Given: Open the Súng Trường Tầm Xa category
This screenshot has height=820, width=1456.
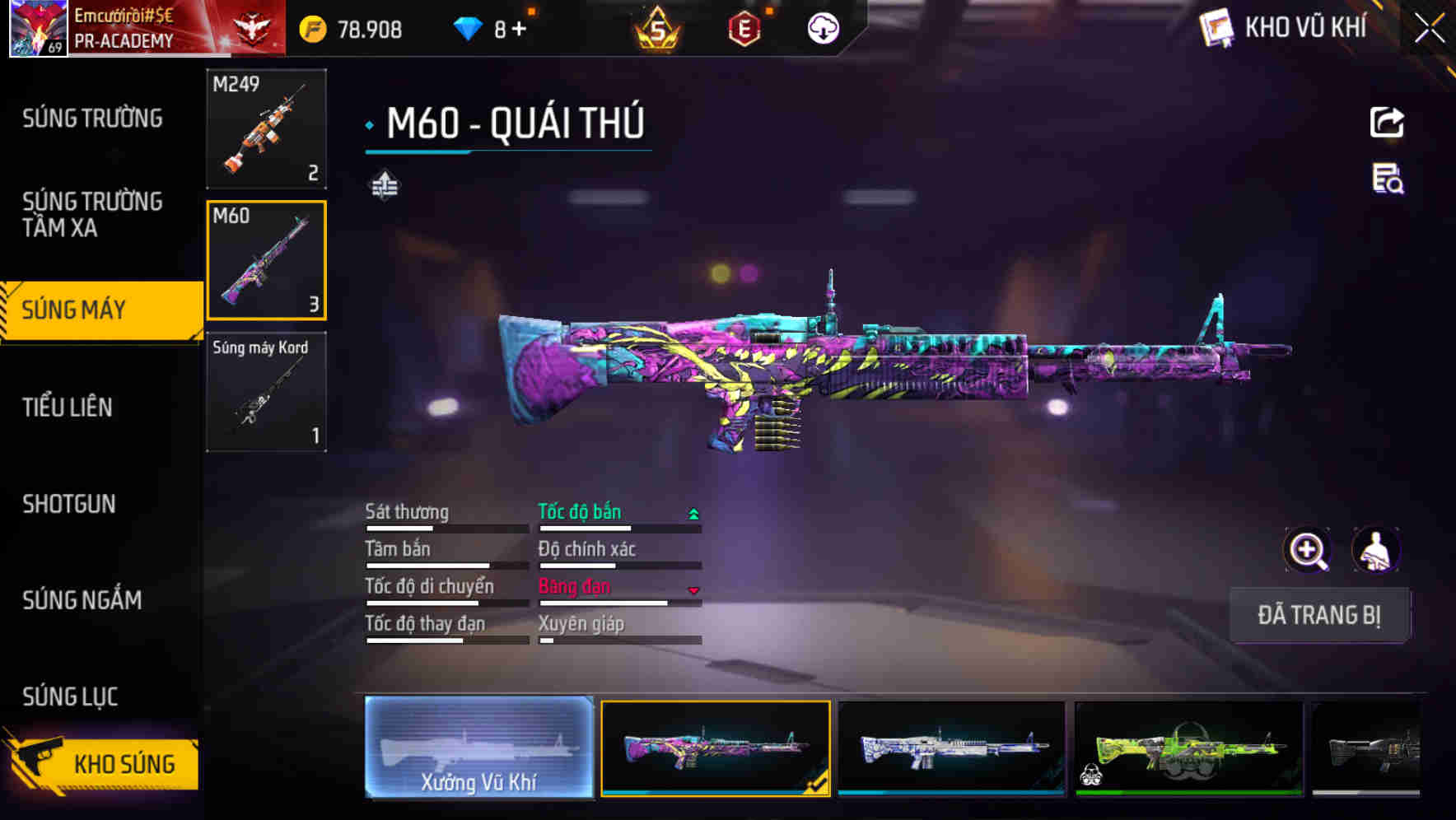Looking at the screenshot, I should 92,214.
